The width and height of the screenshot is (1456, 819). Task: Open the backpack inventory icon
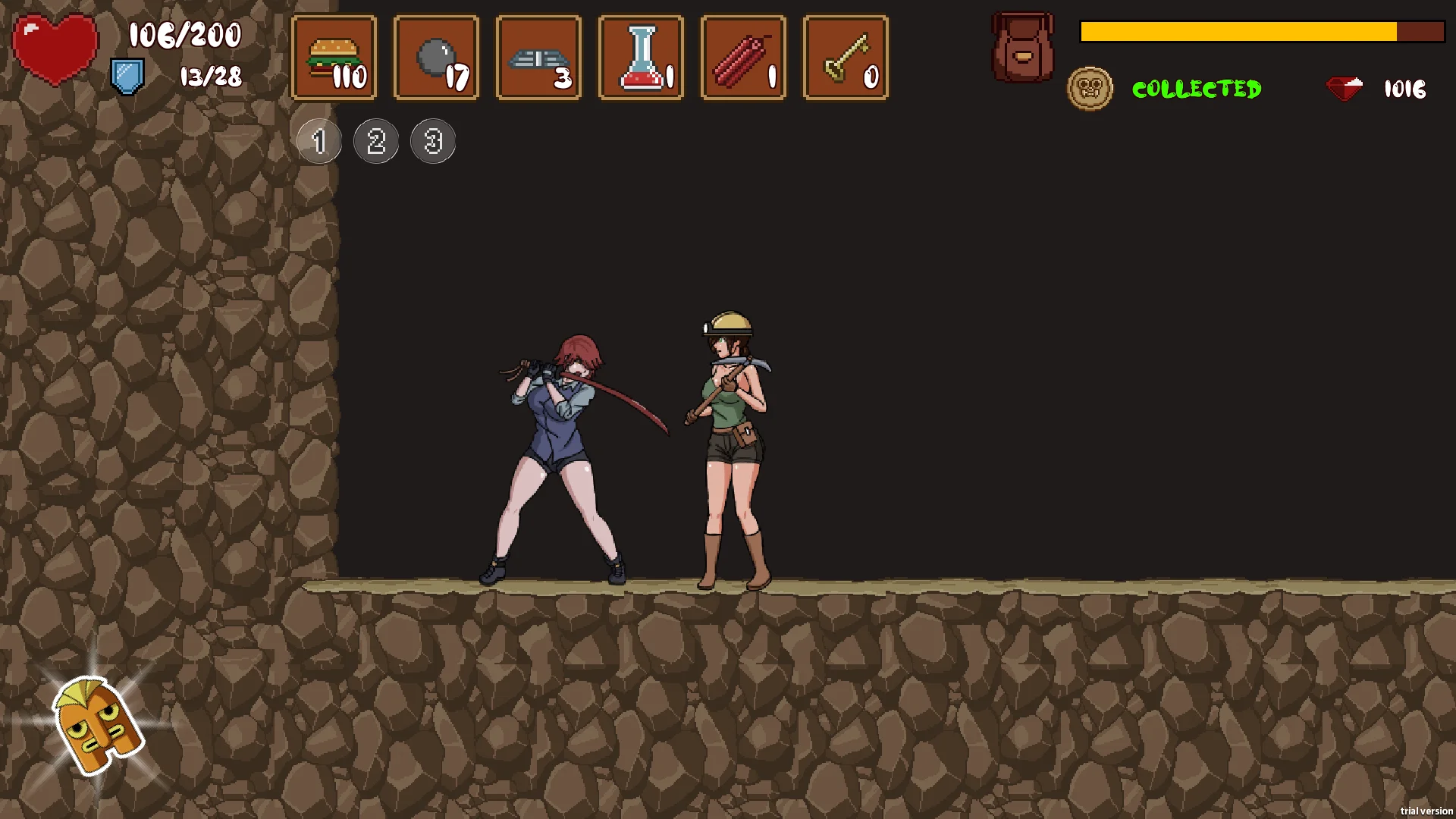[1022, 47]
